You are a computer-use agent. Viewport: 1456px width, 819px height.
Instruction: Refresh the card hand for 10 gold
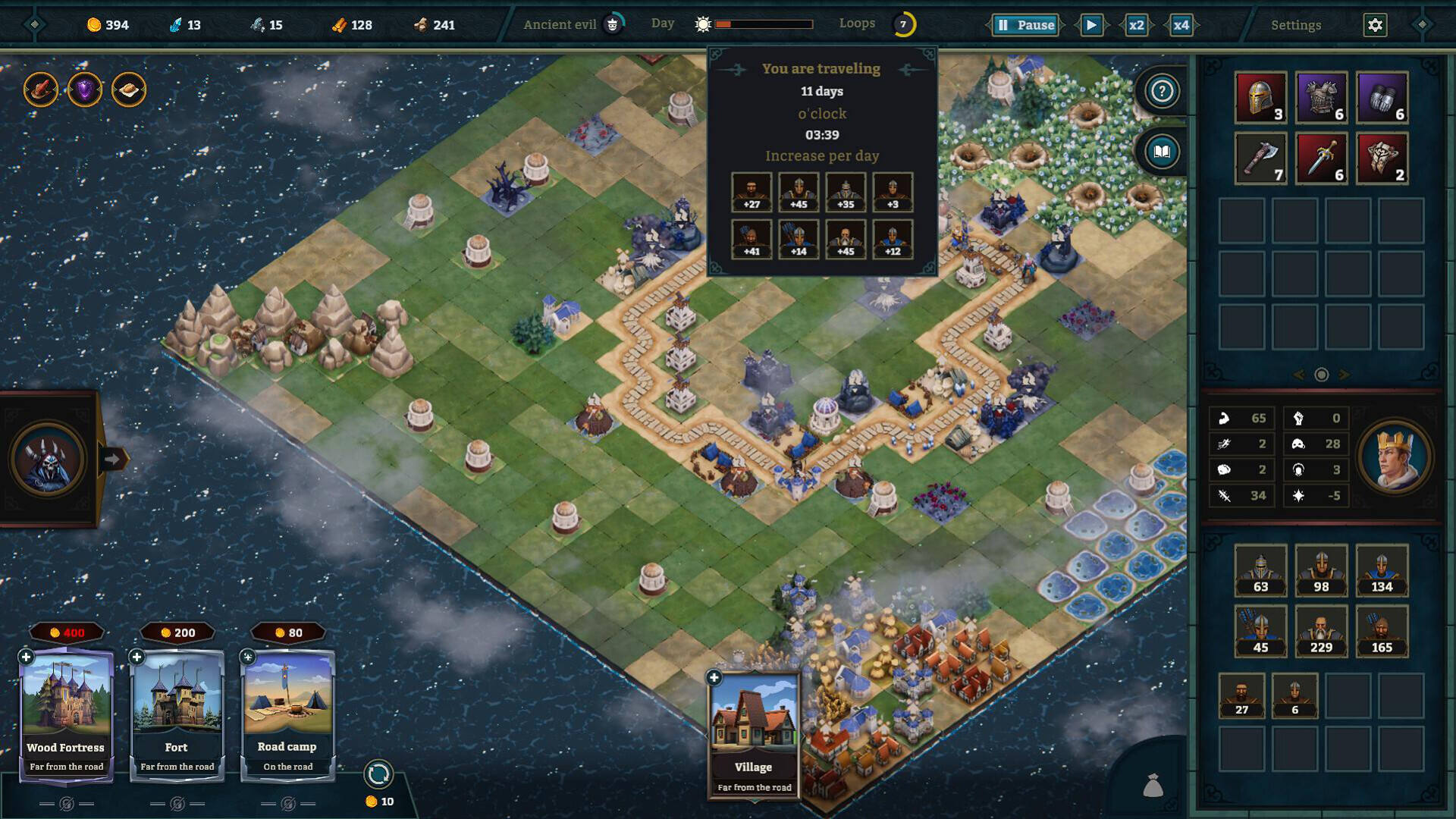[378, 774]
